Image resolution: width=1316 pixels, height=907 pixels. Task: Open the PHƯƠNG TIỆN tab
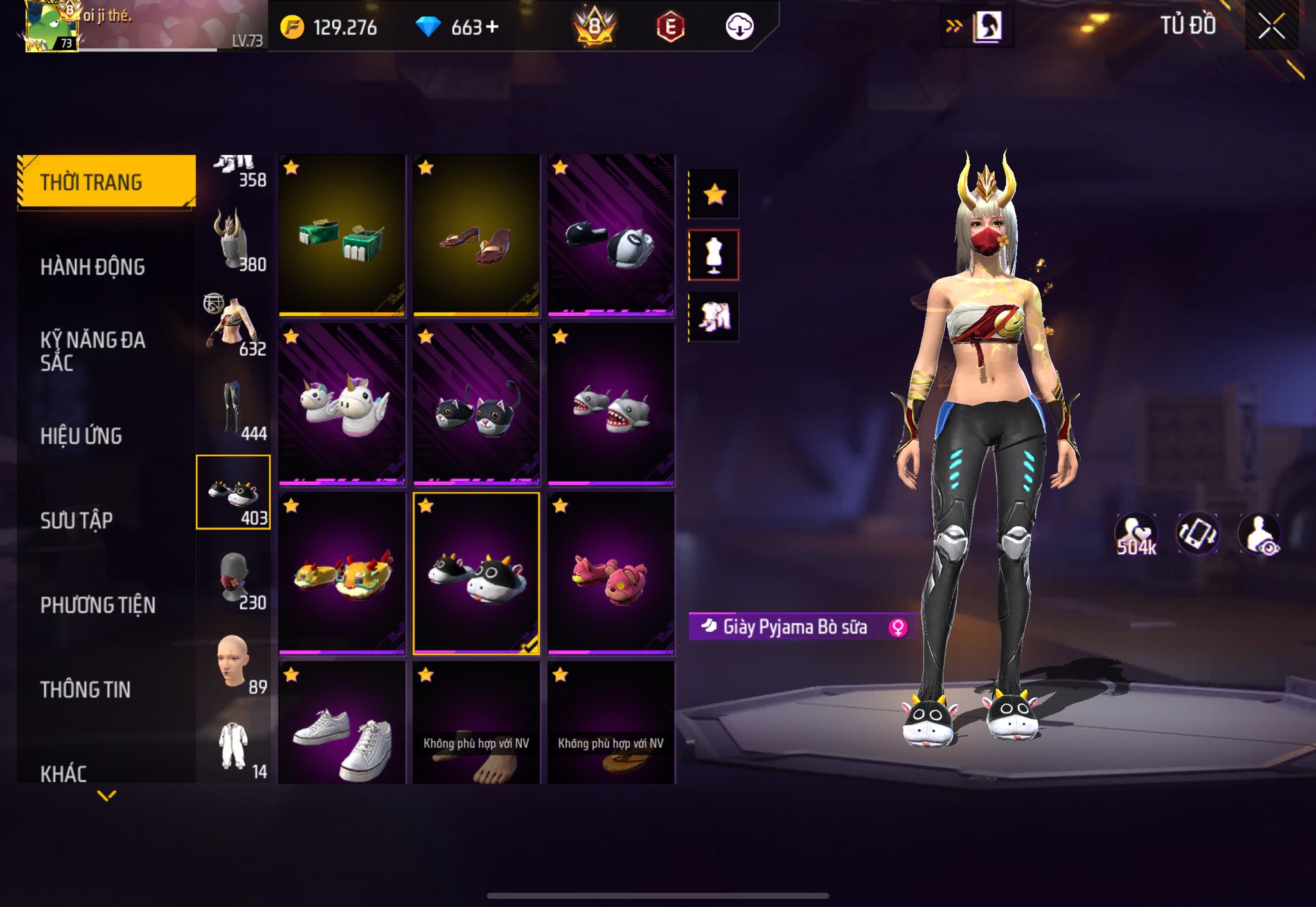coord(98,605)
